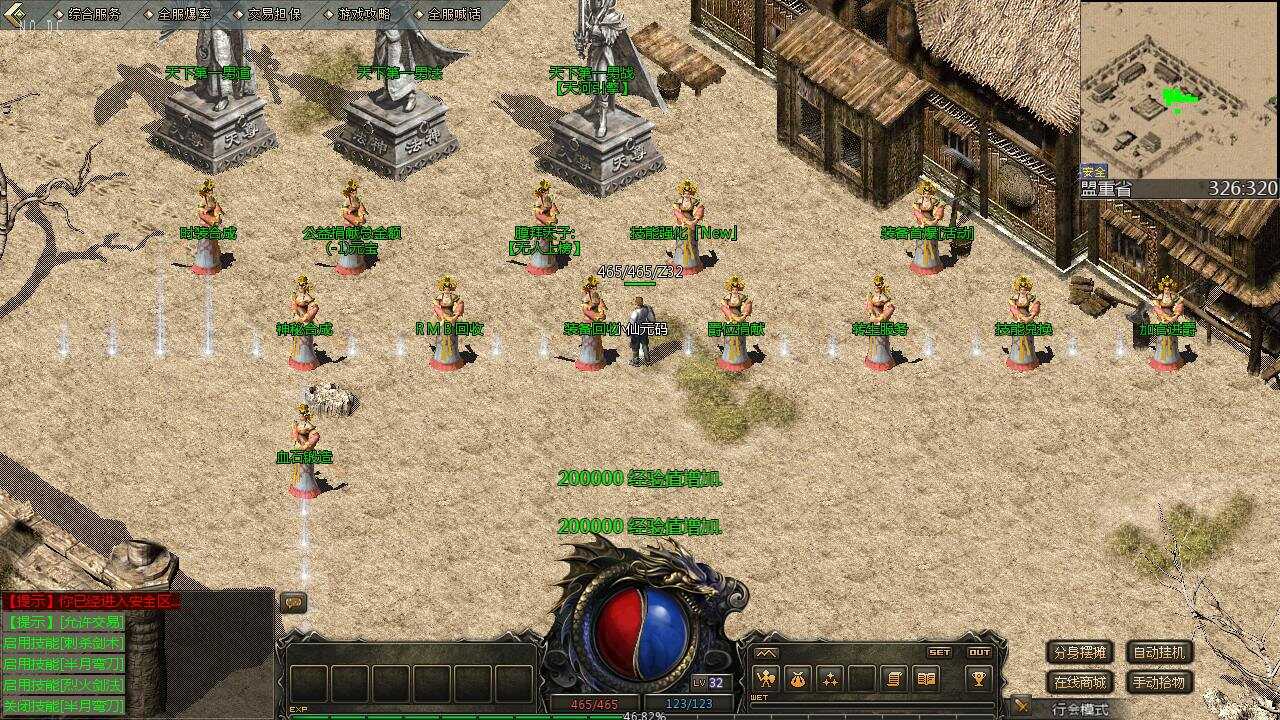Open the minimap

(1179, 90)
